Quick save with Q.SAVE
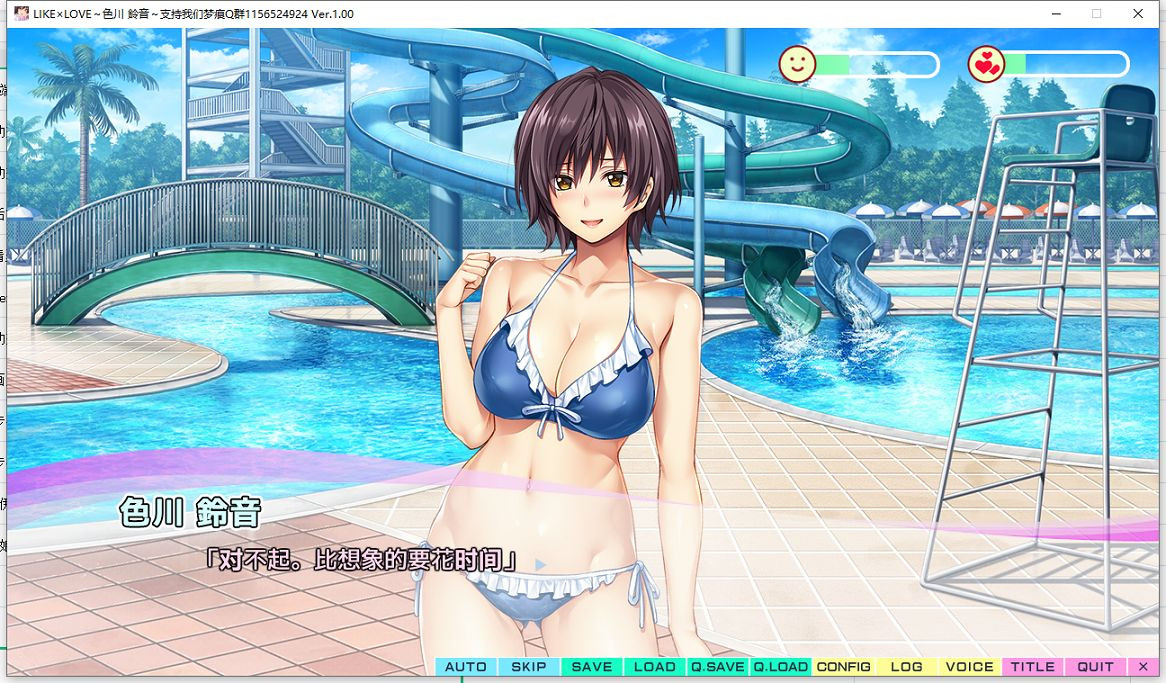 tap(718, 667)
